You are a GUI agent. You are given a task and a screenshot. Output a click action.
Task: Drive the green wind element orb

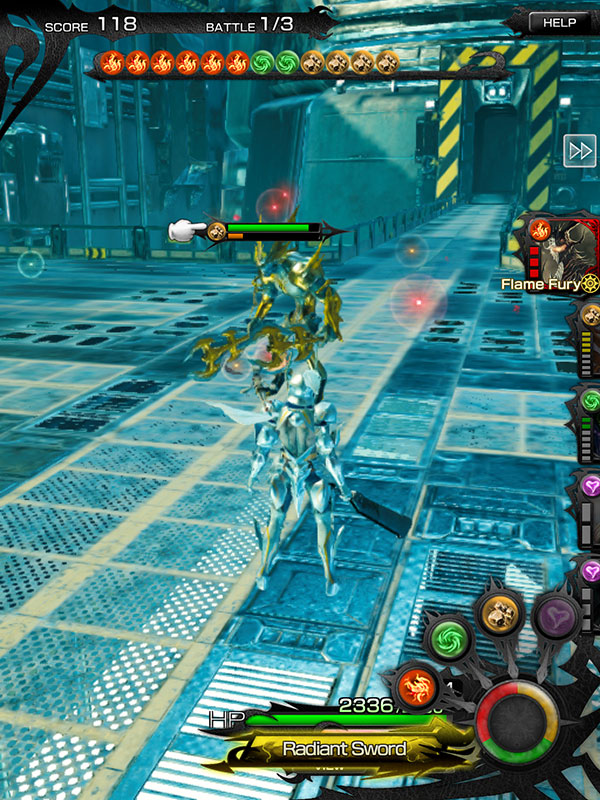448,637
